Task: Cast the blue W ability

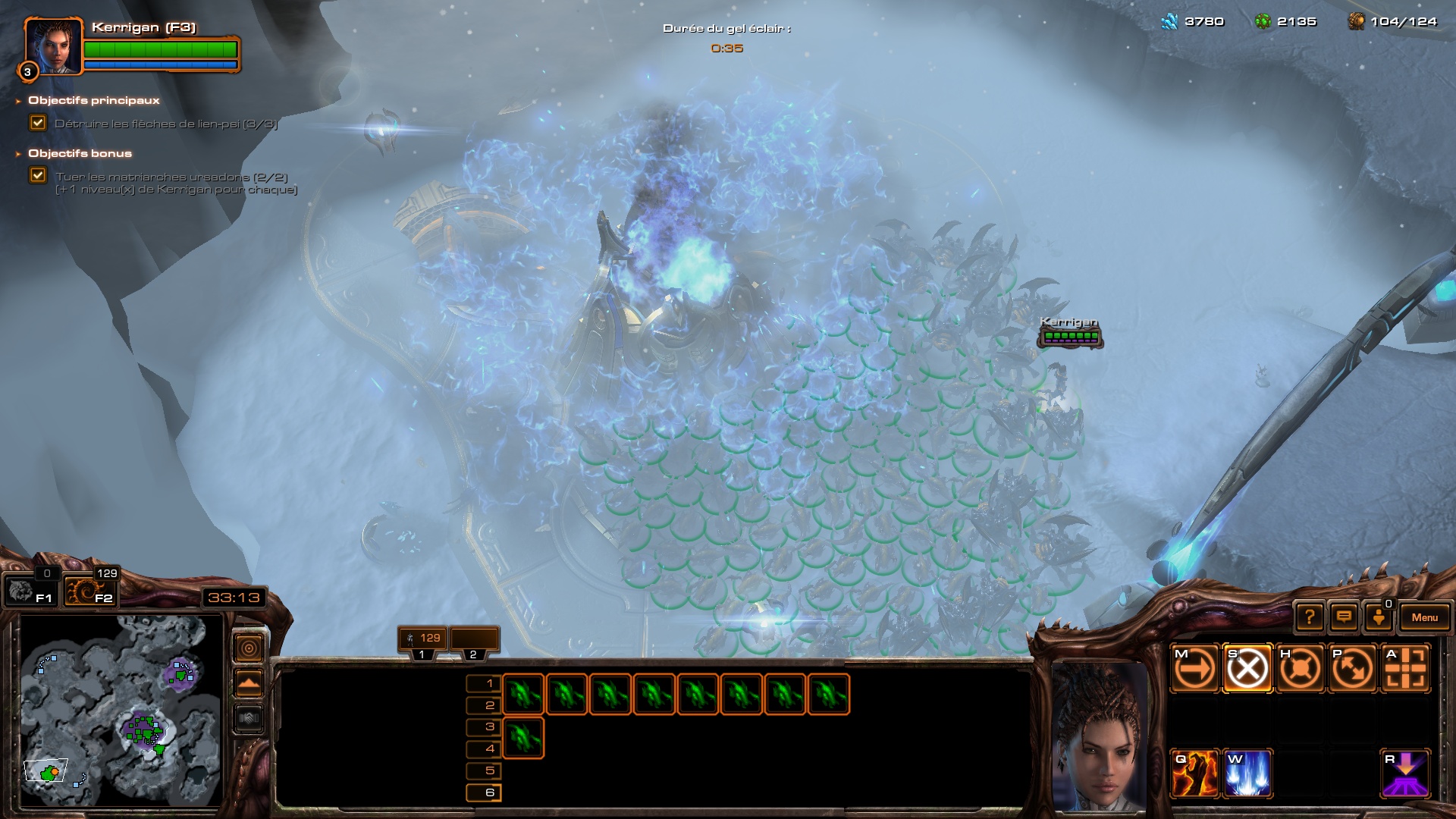Action: pos(1247,773)
